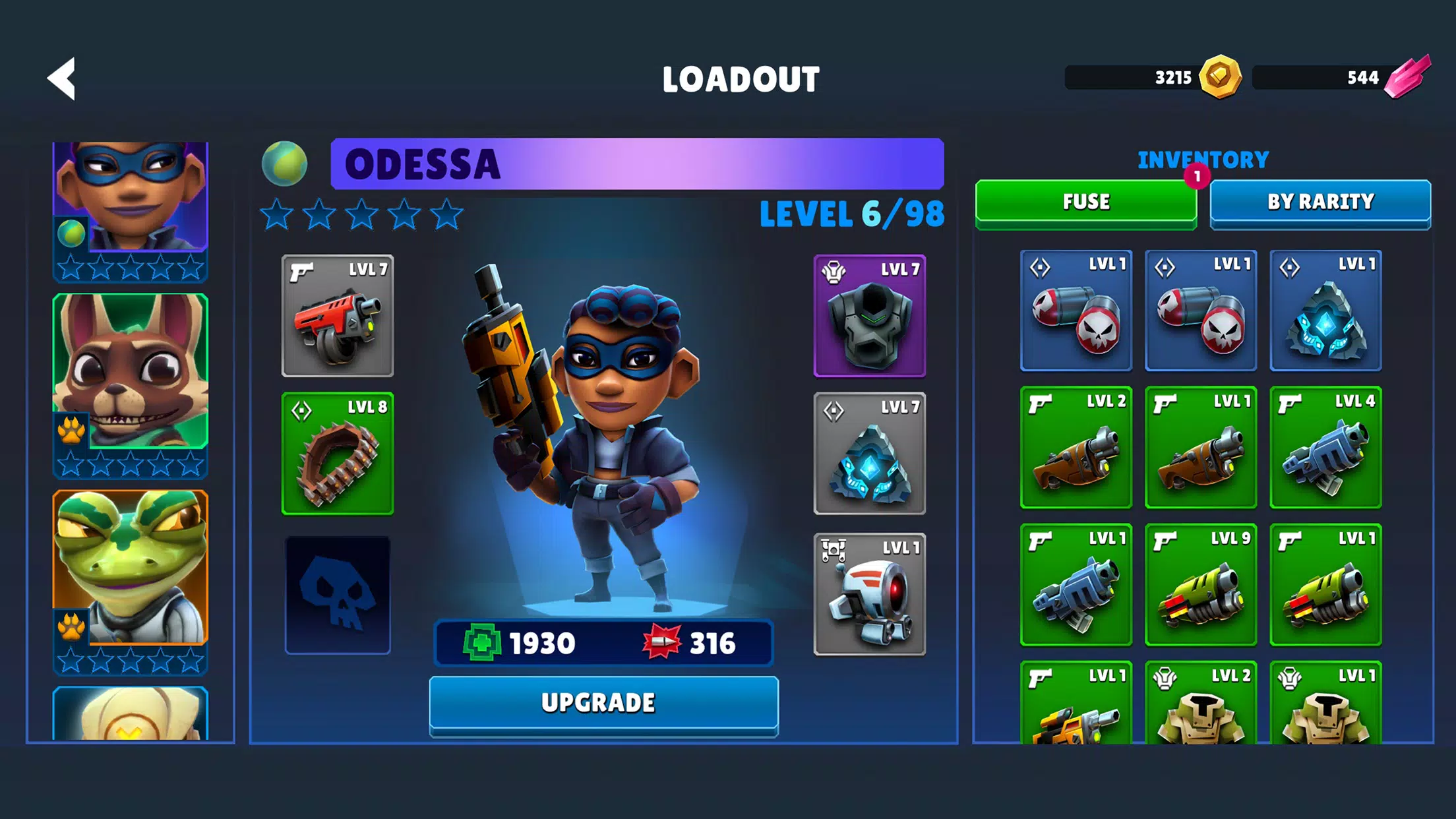This screenshot has height=819, width=1456.
Task: Select the equipped spiked collar LVL 8
Action: pyautogui.click(x=338, y=454)
